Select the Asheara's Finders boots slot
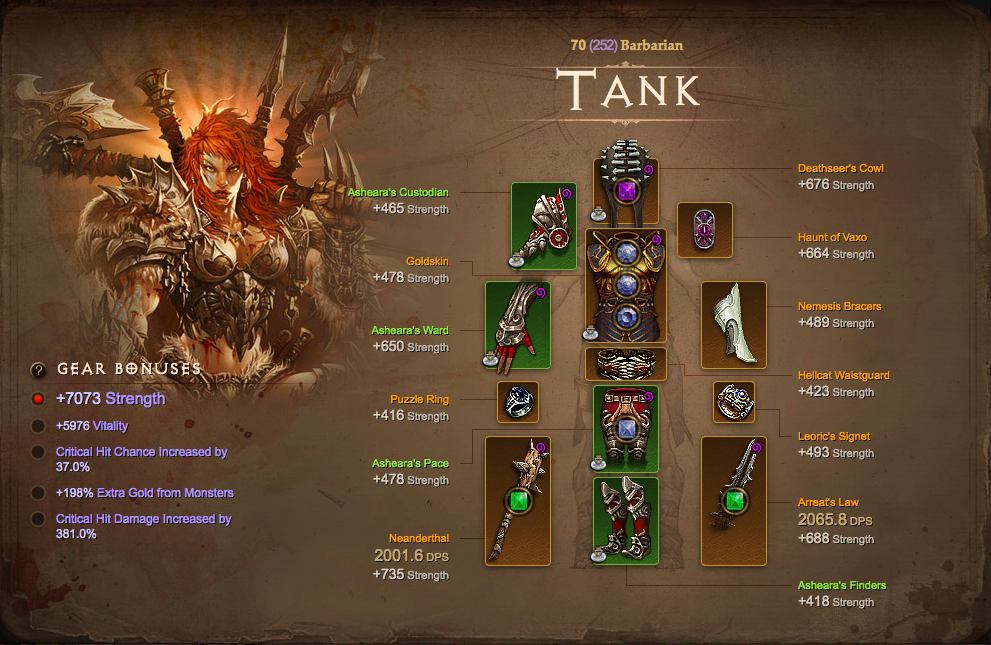 tap(626, 521)
